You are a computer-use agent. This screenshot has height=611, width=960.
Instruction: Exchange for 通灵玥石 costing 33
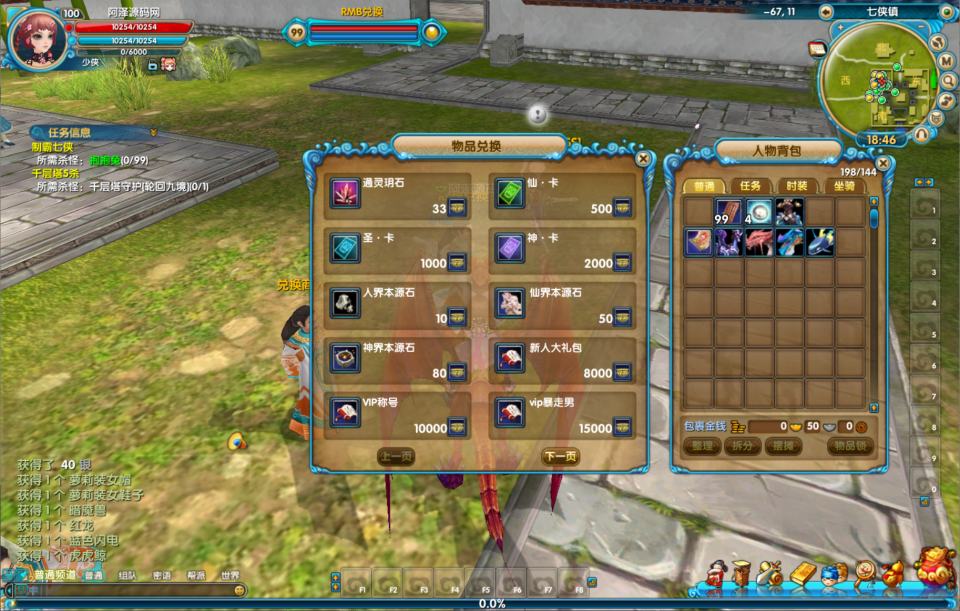[x=457, y=208]
